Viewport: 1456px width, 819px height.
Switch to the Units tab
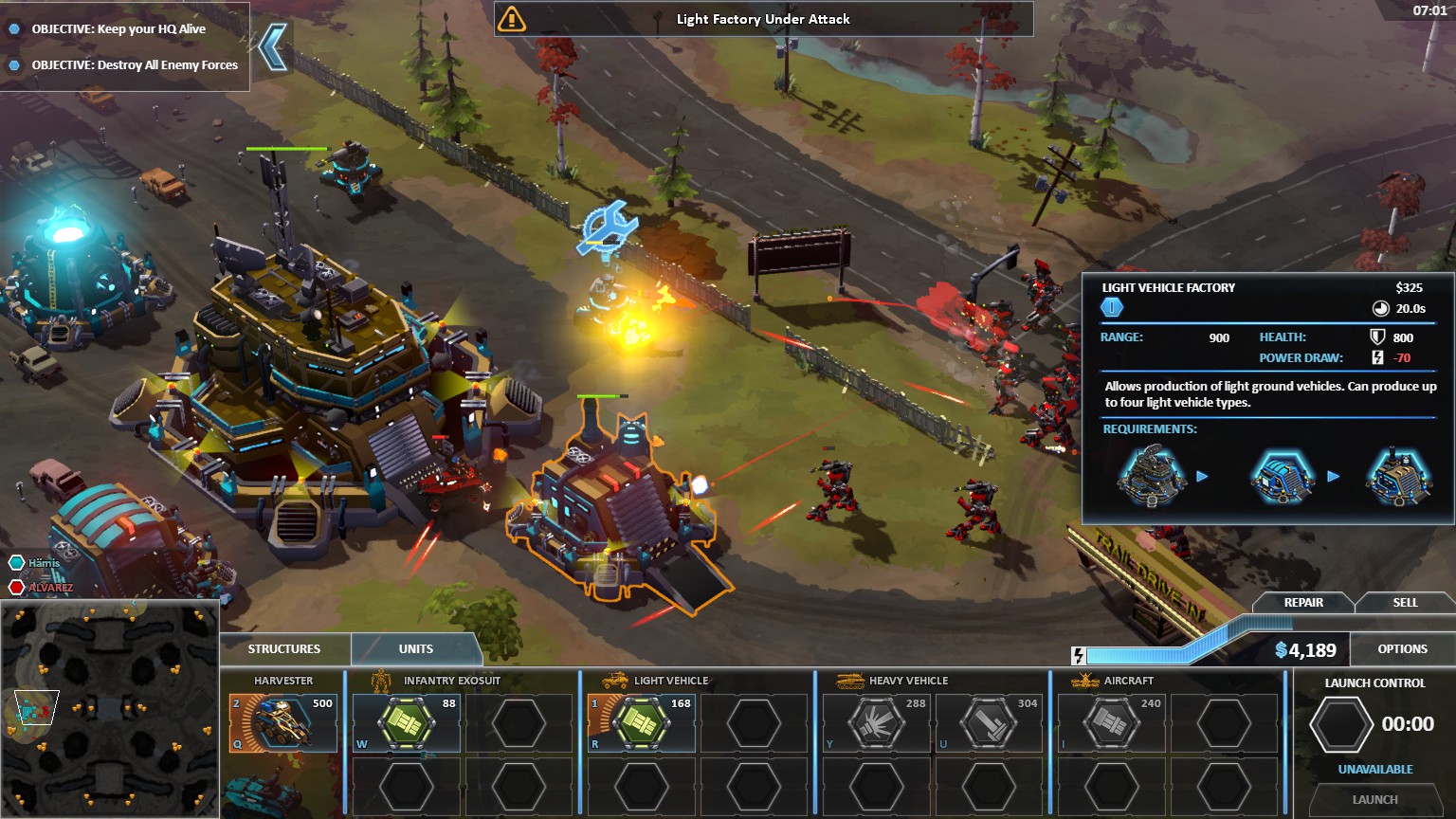(416, 649)
